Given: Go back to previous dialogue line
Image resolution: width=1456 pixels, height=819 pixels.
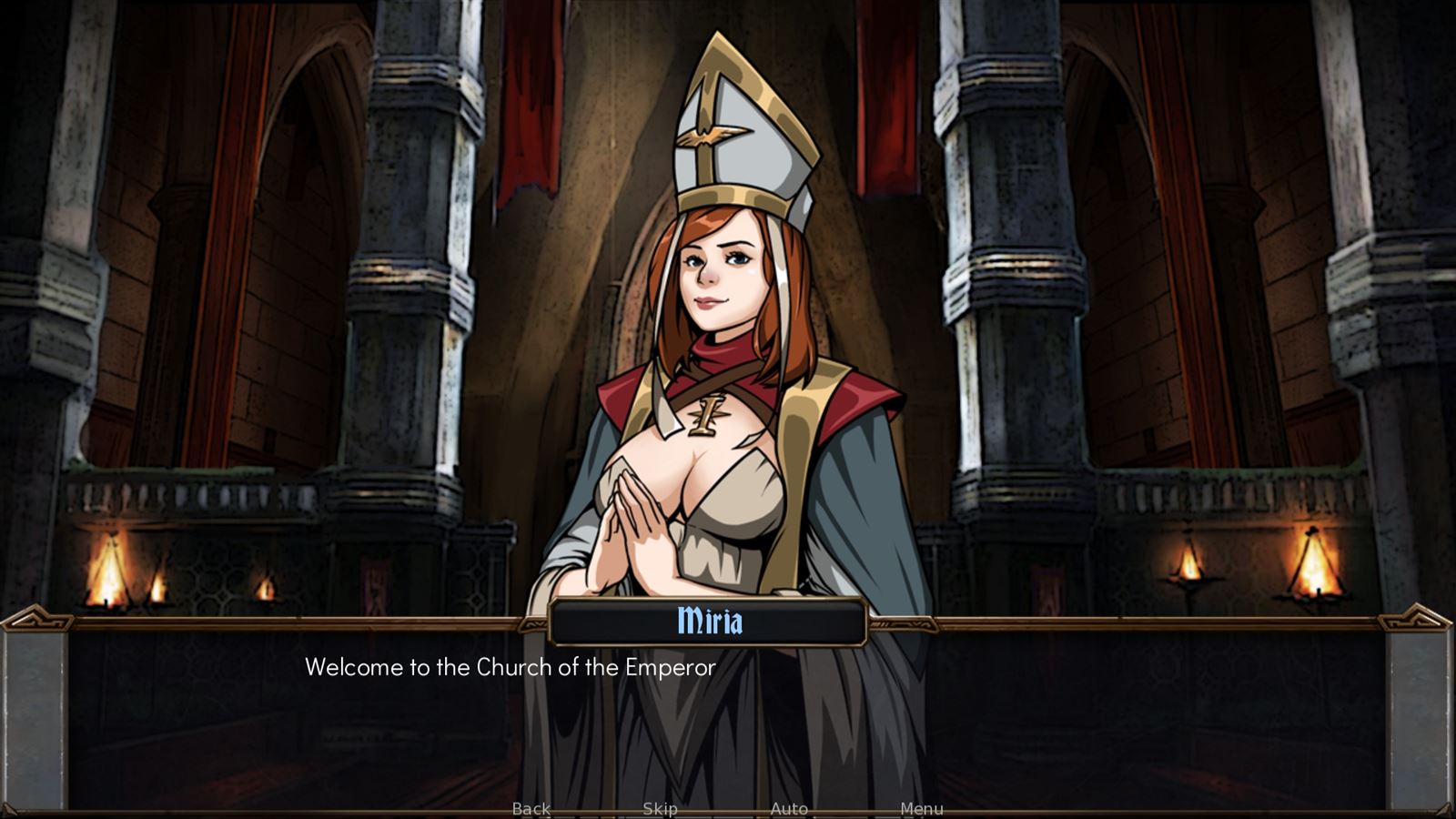Looking at the screenshot, I should (x=531, y=809).
